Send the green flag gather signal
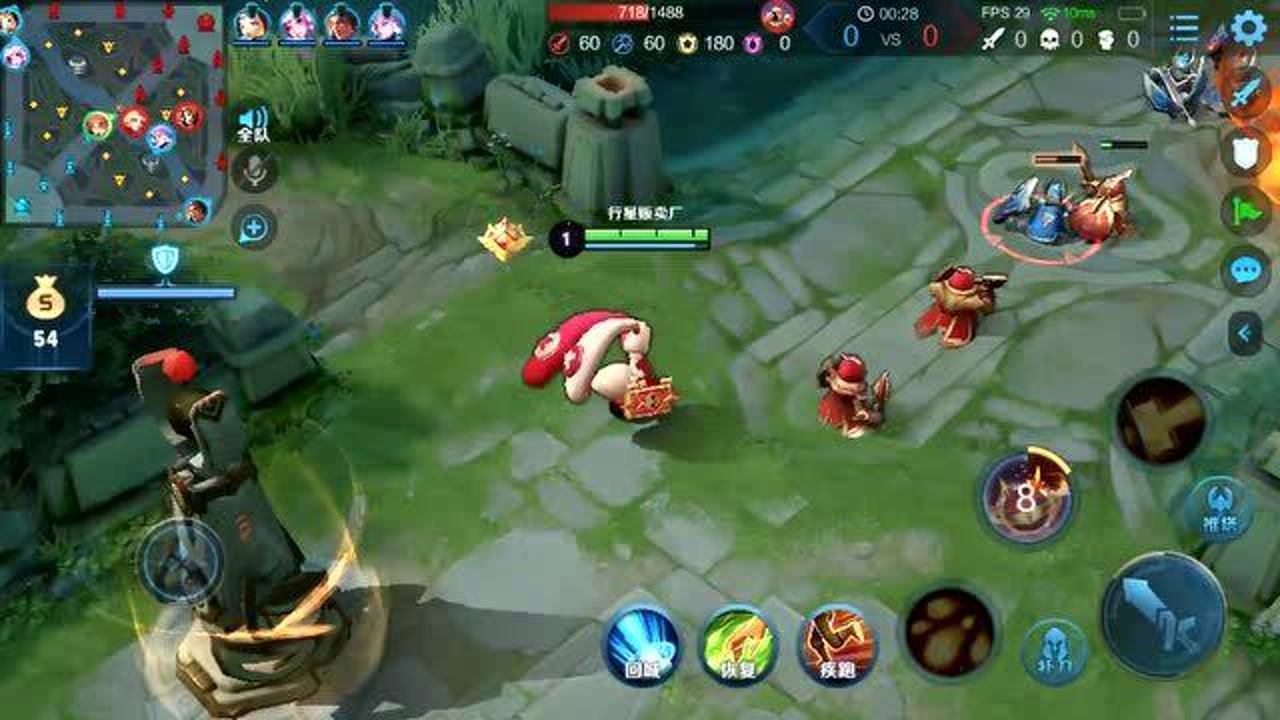 point(1245,211)
